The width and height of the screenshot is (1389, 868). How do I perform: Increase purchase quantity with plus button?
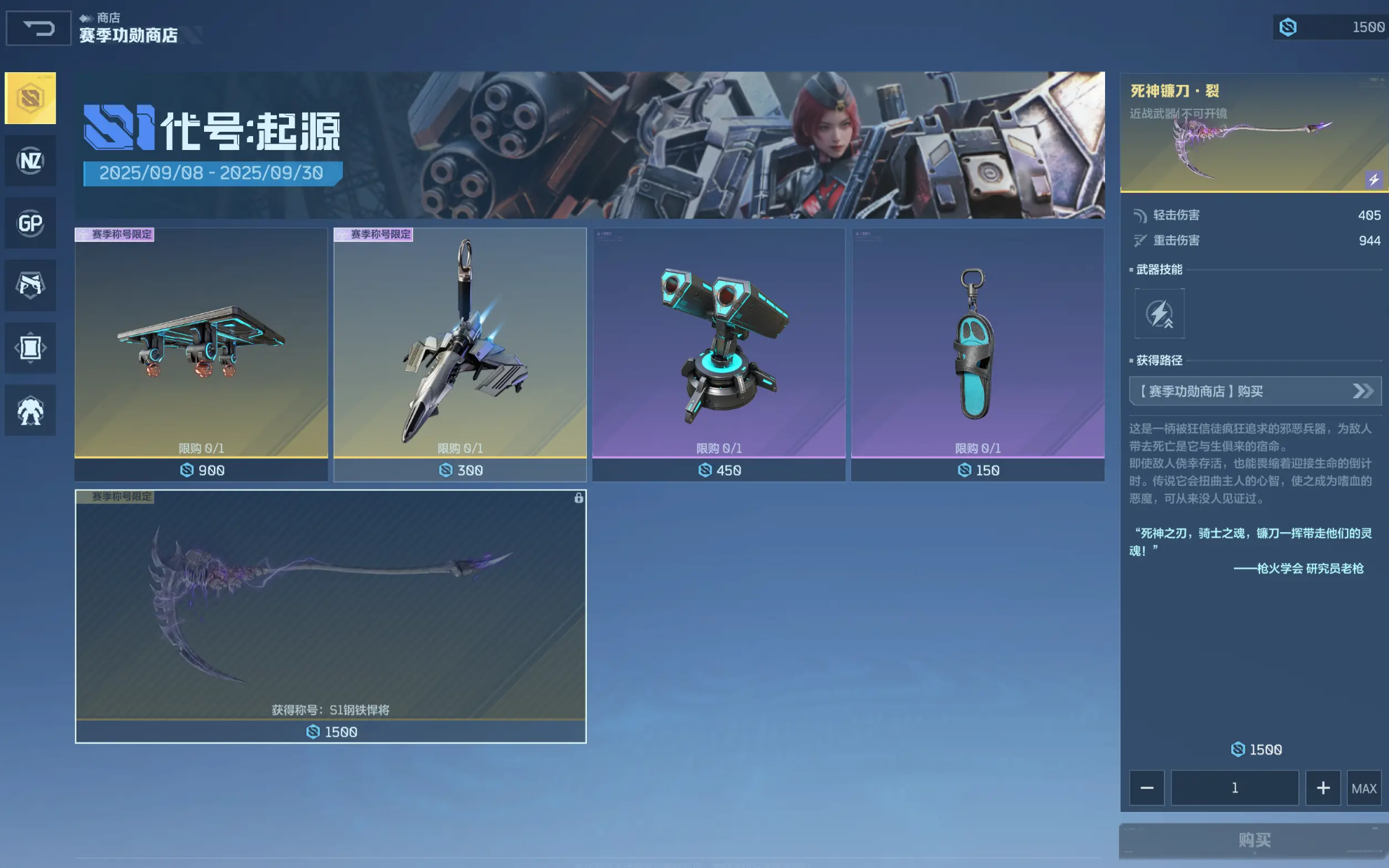[x=1322, y=788]
